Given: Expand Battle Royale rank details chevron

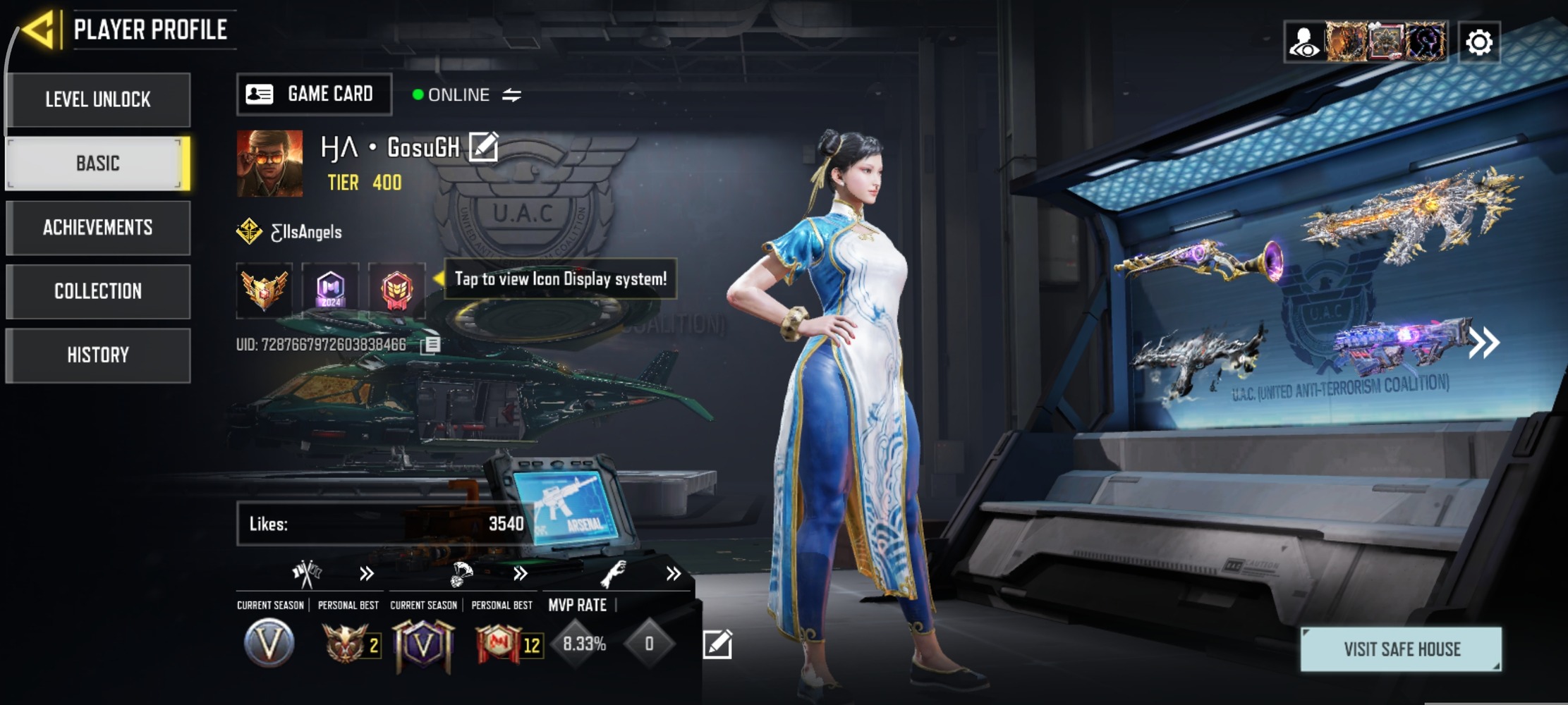Looking at the screenshot, I should (521, 573).
